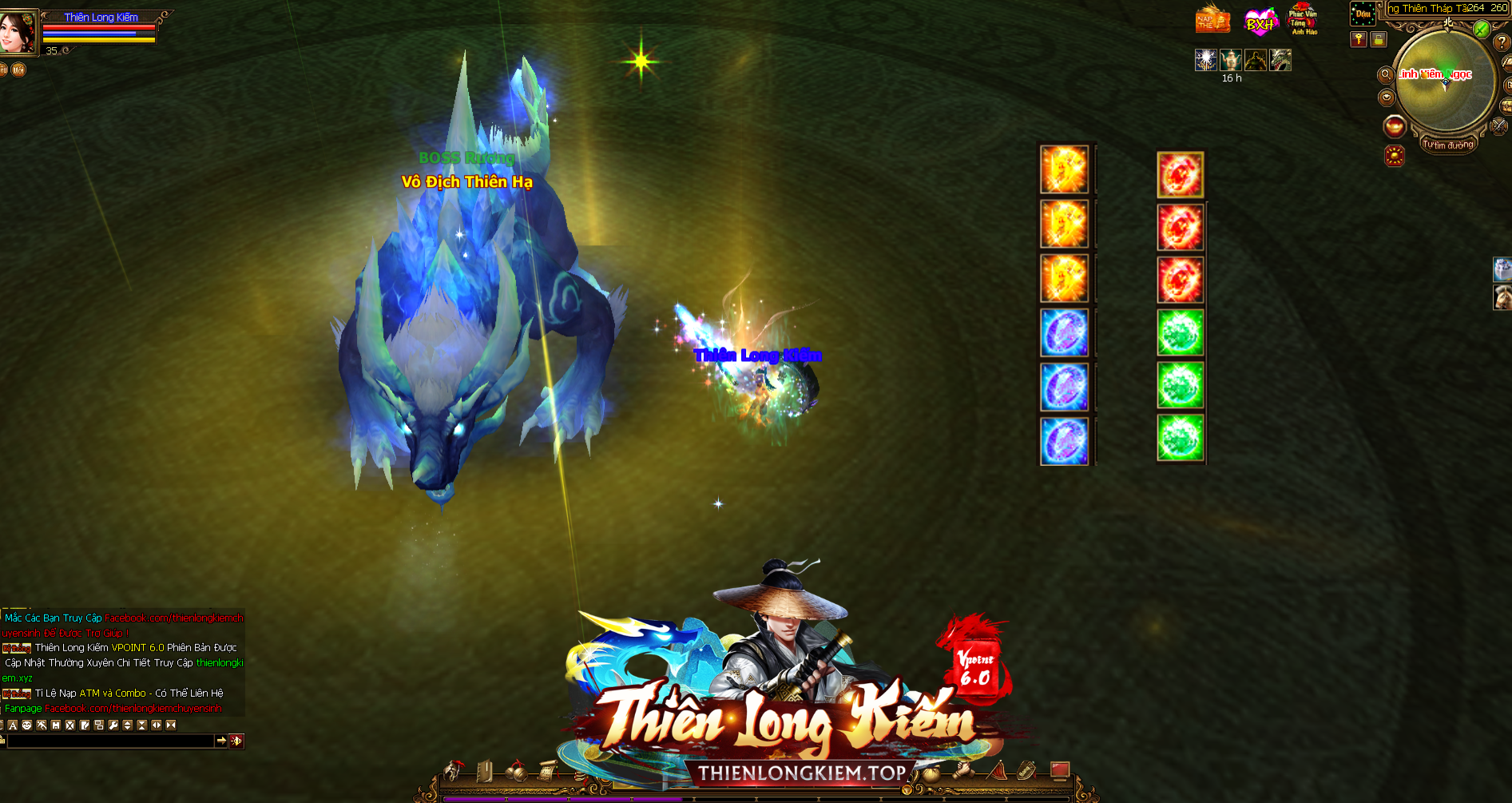The image size is (1512, 803).
Task: Select the teapot buff icon
Action: [1231, 60]
